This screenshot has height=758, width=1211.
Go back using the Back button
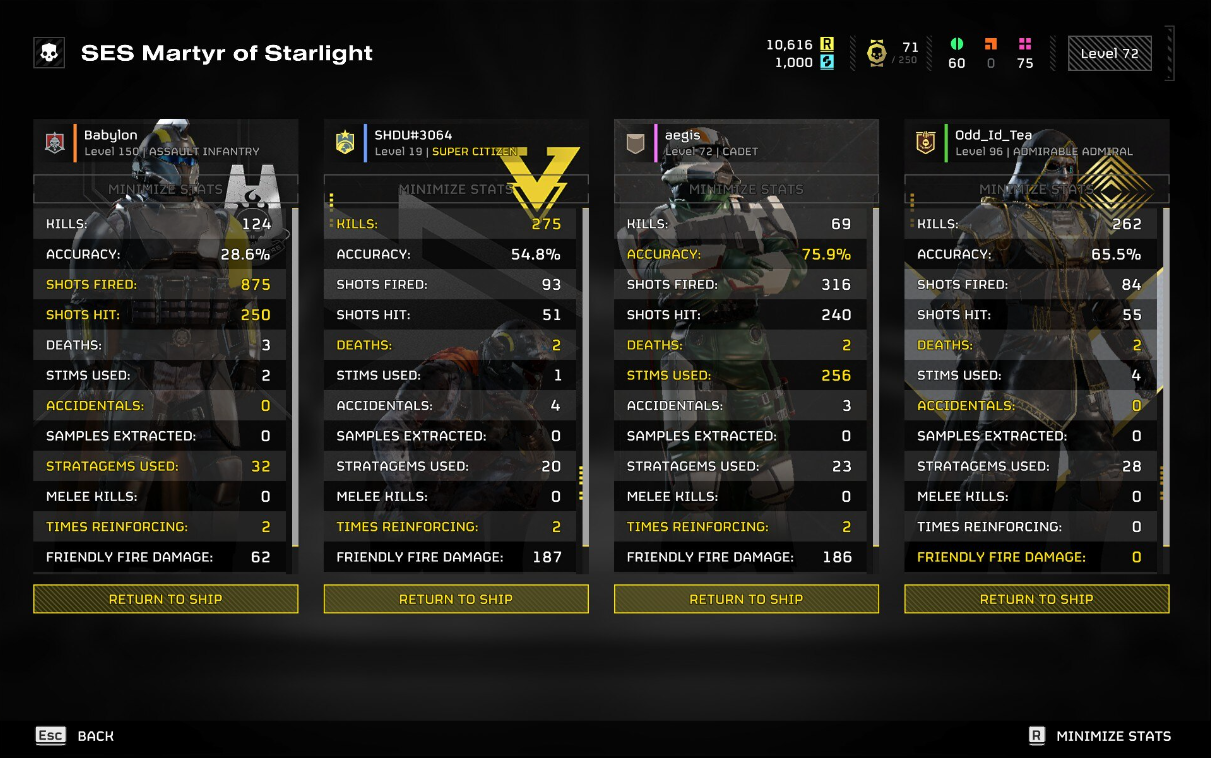pyautogui.click(x=76, y=736)
